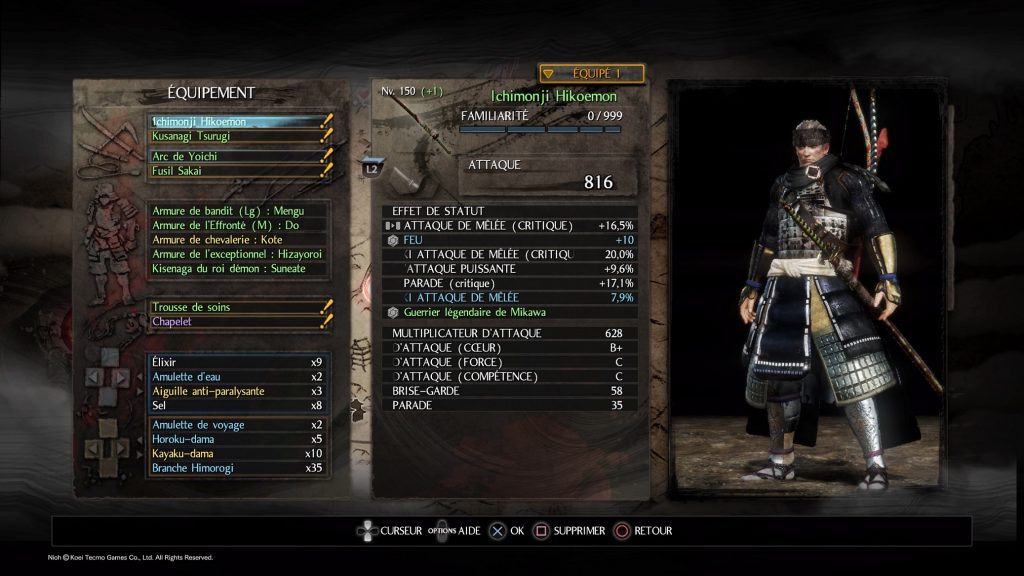Image resolution: width=1024 pixels, height=576 pixels.
Task: Select the Amulette de voyage item
Action: 236,425
